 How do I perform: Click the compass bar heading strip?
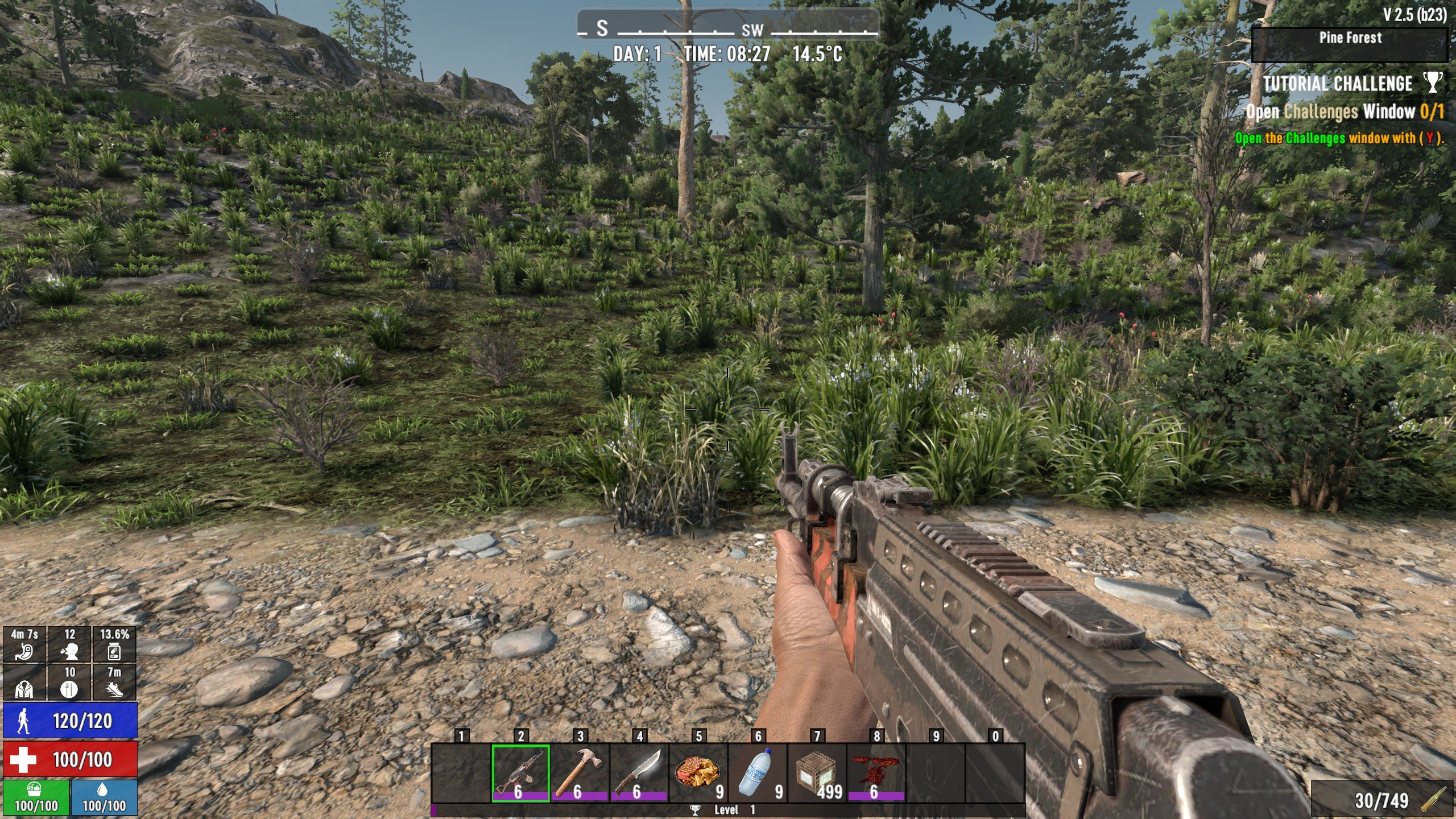[728, 27]
